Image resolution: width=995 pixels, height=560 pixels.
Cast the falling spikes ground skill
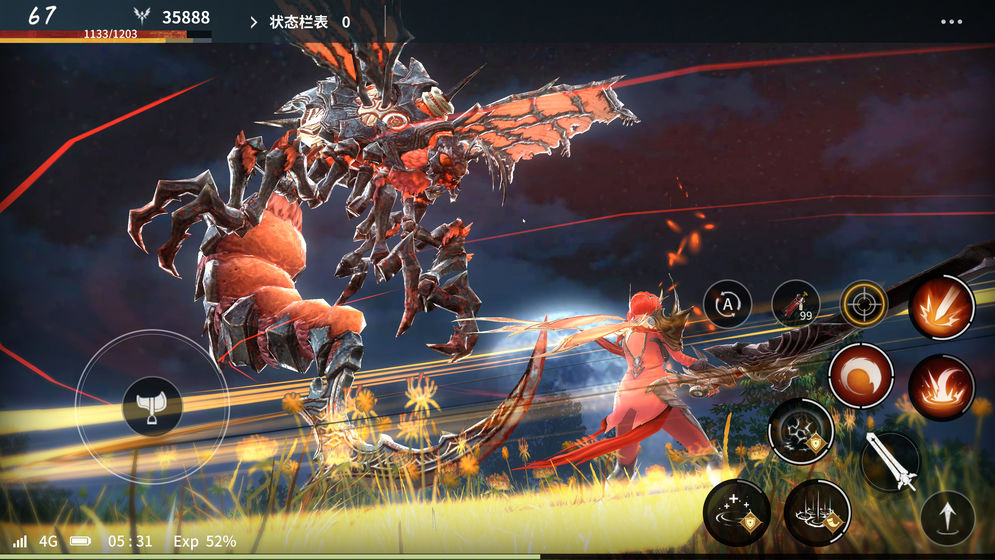coord(817,512)
